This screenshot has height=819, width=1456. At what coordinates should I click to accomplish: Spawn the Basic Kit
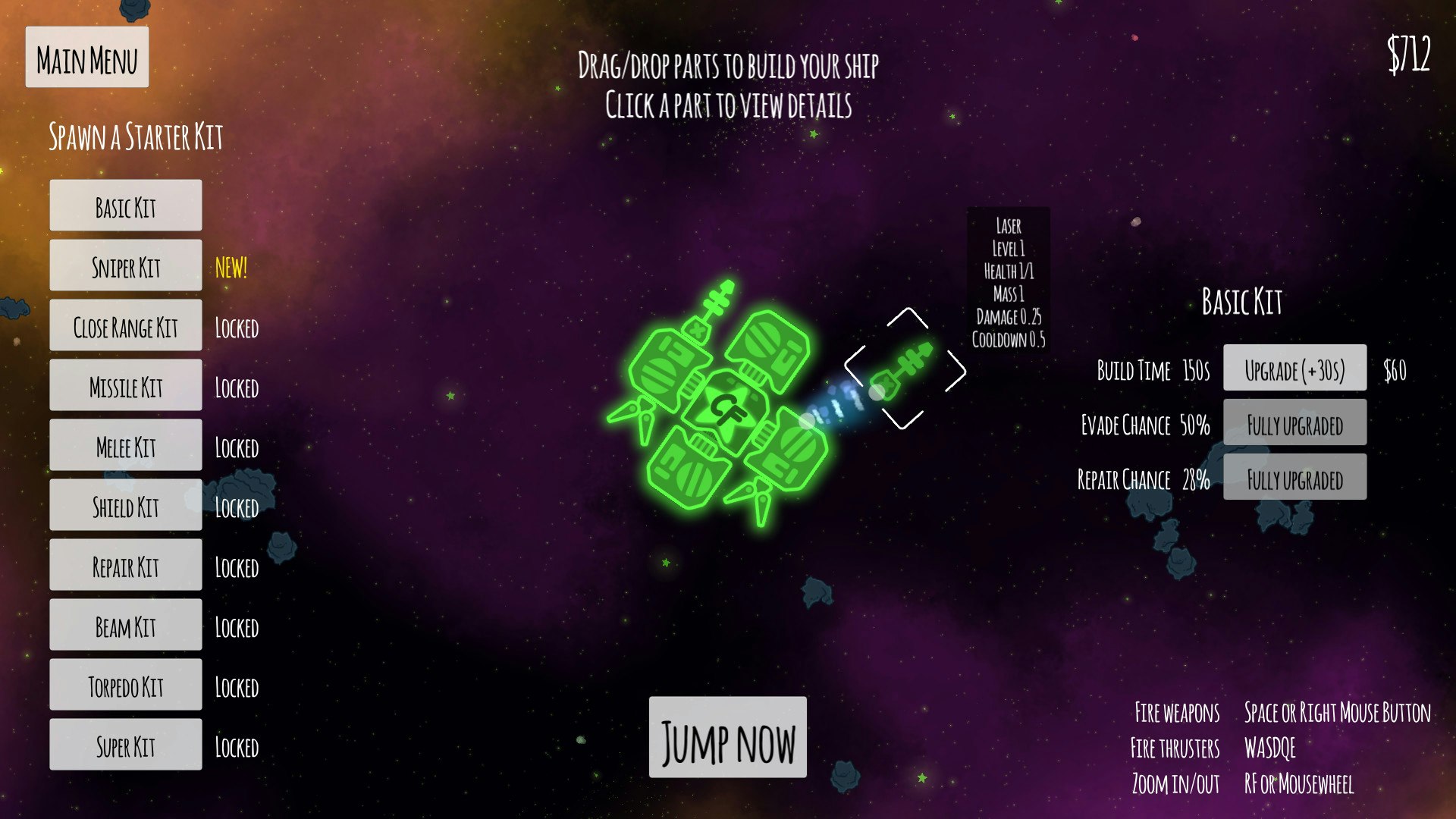(126, 206)
